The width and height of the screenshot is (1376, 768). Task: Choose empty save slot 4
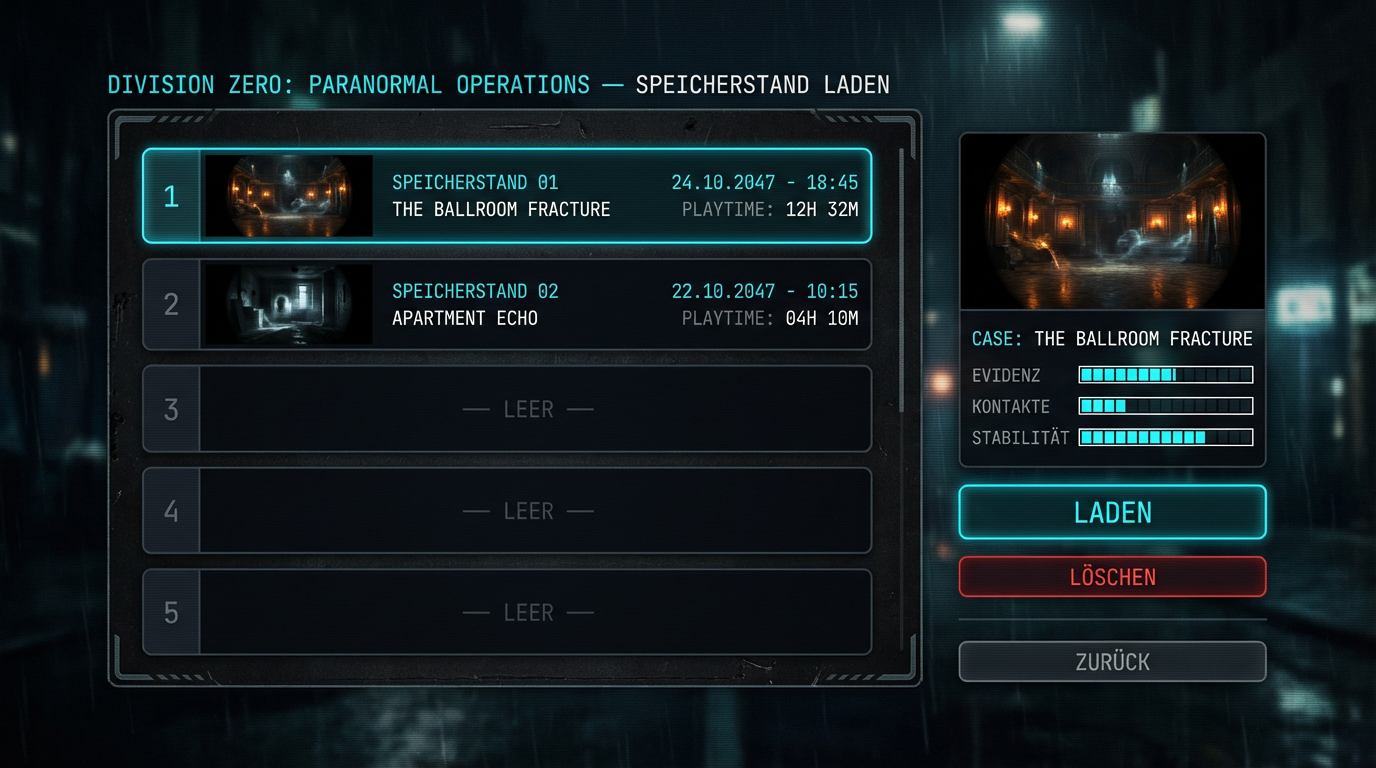(527, 511)
